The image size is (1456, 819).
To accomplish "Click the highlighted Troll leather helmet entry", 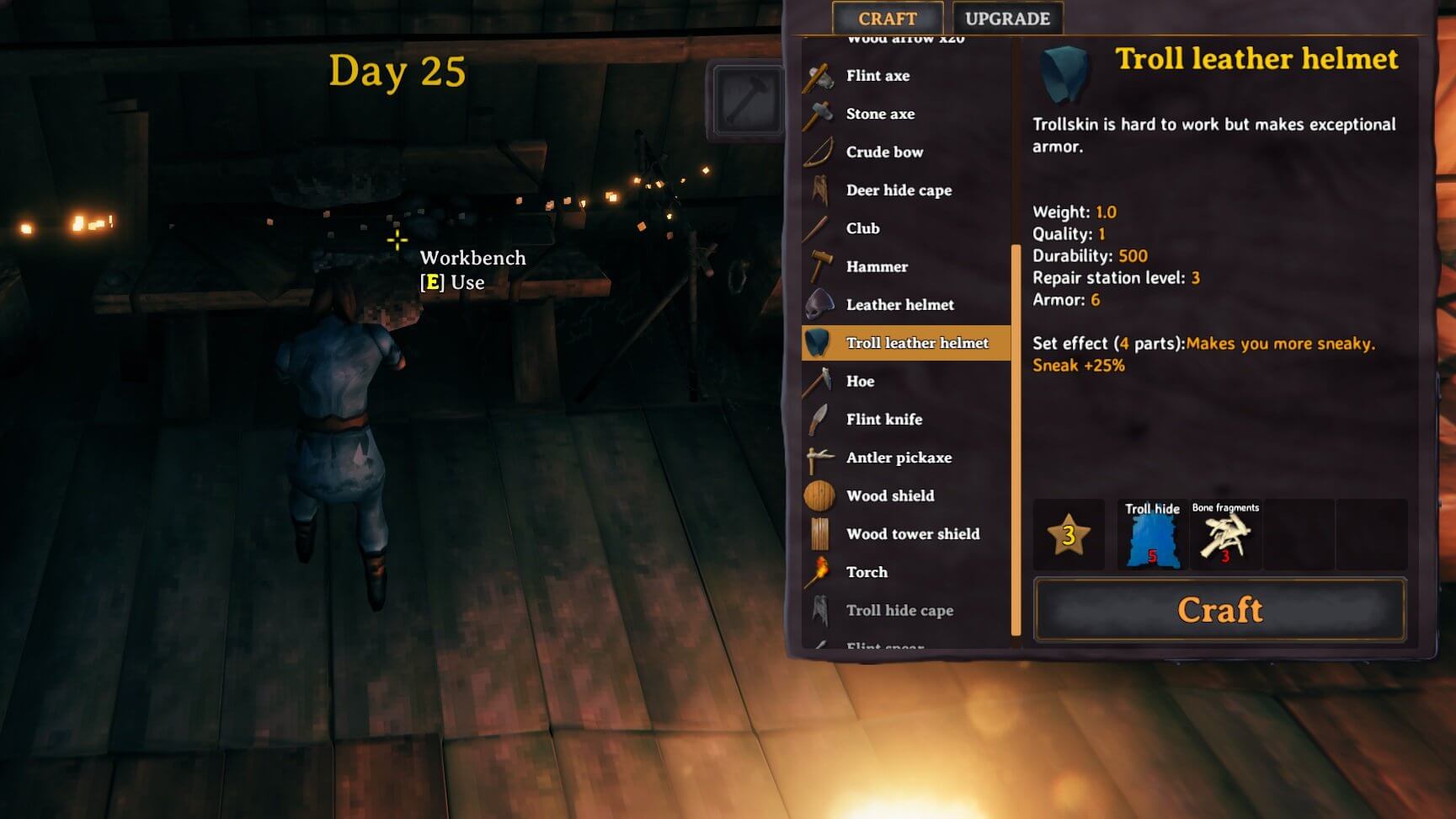I will click(x=916, y=343).
